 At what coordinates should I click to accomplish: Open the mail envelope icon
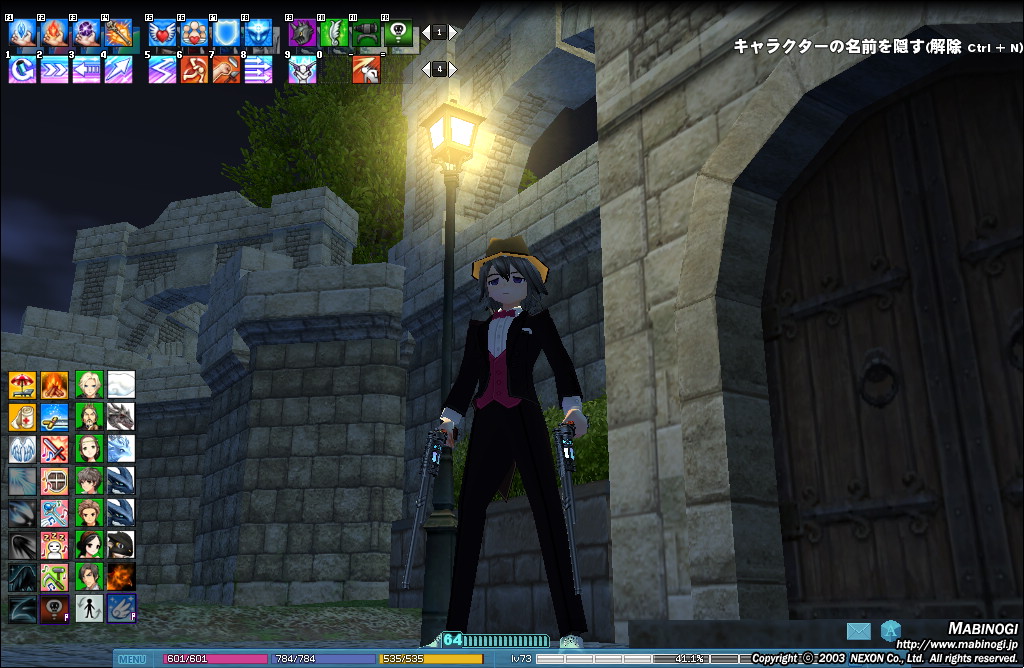point(858,631)
